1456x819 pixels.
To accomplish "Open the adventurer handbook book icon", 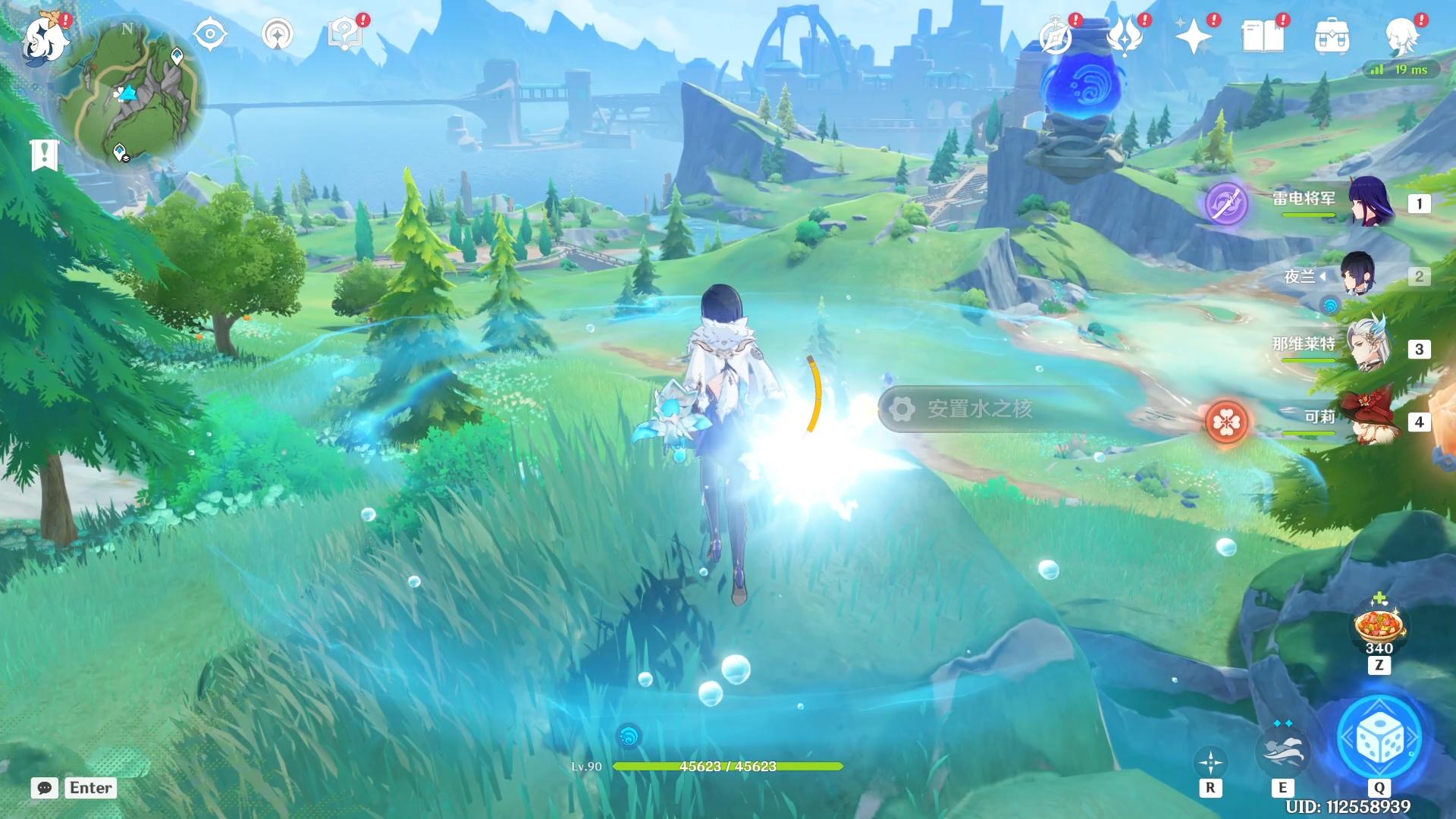I will [x=1263, y=36].
